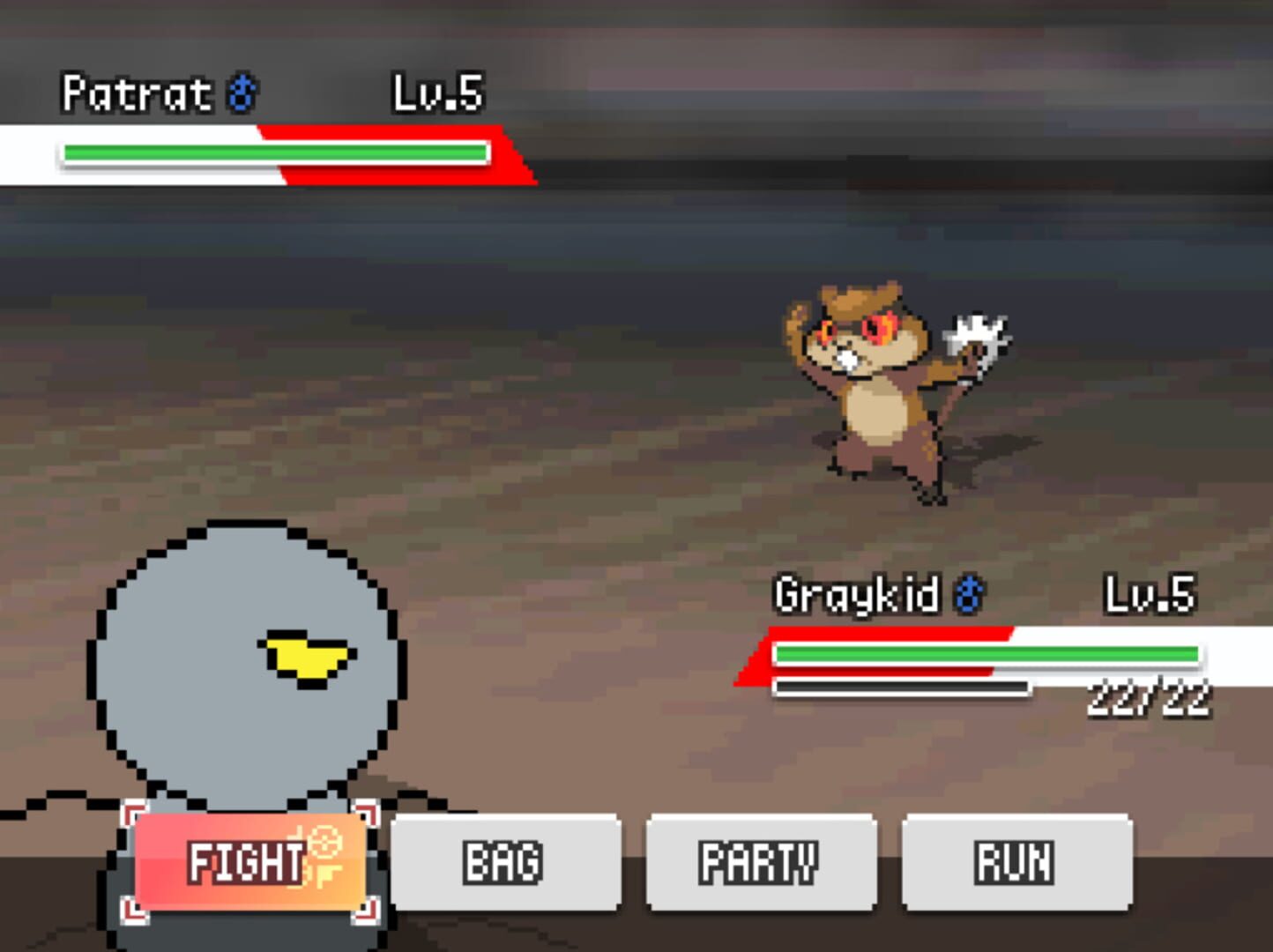The image size is (1273, 952).
Task: Click Graykid's yellow beak
Action: [x=307, y=654]
